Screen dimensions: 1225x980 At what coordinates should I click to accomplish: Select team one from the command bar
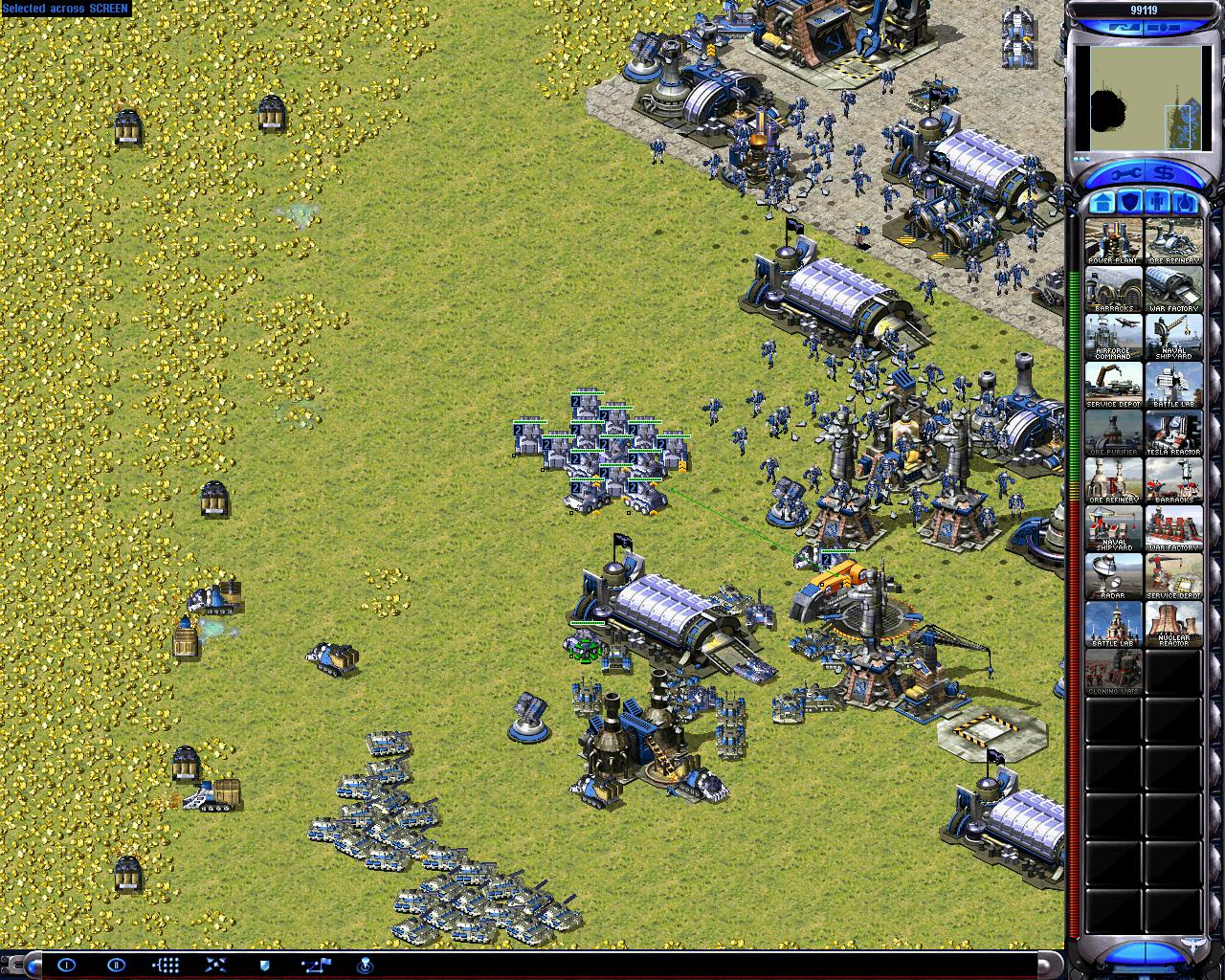pyautogui.click(x=67, y=965)
